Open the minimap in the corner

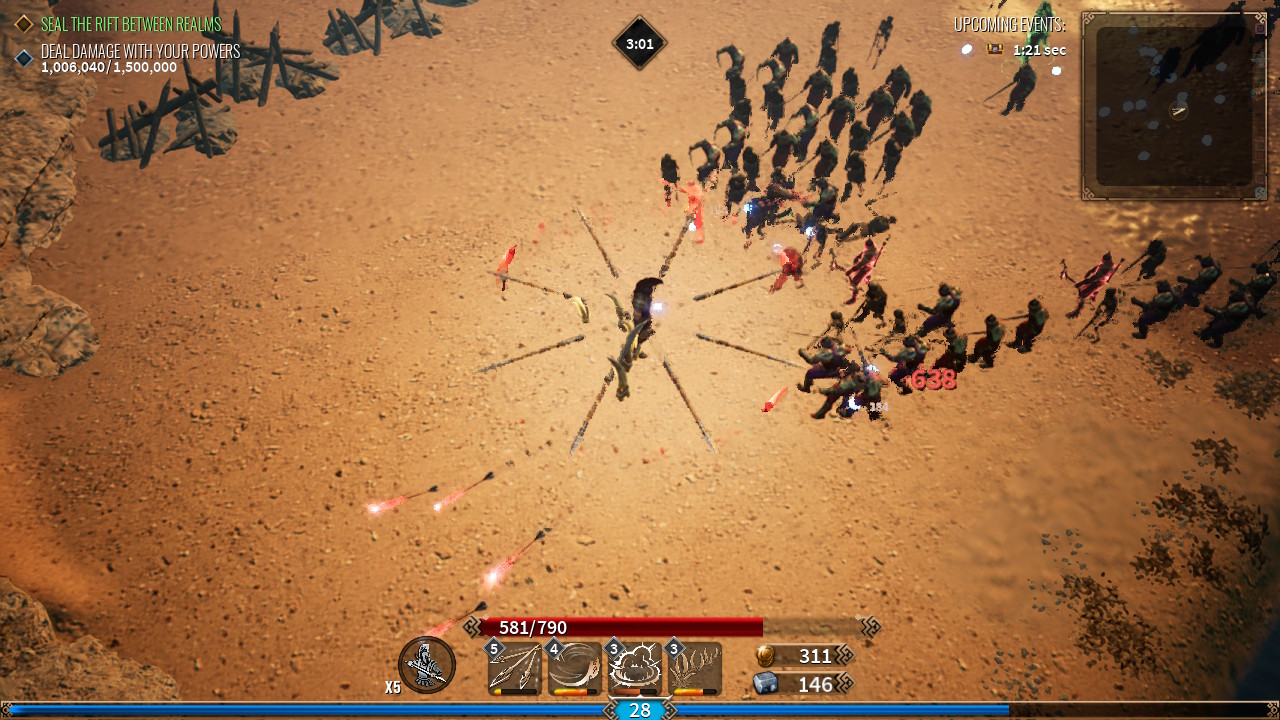[1173, 106]
